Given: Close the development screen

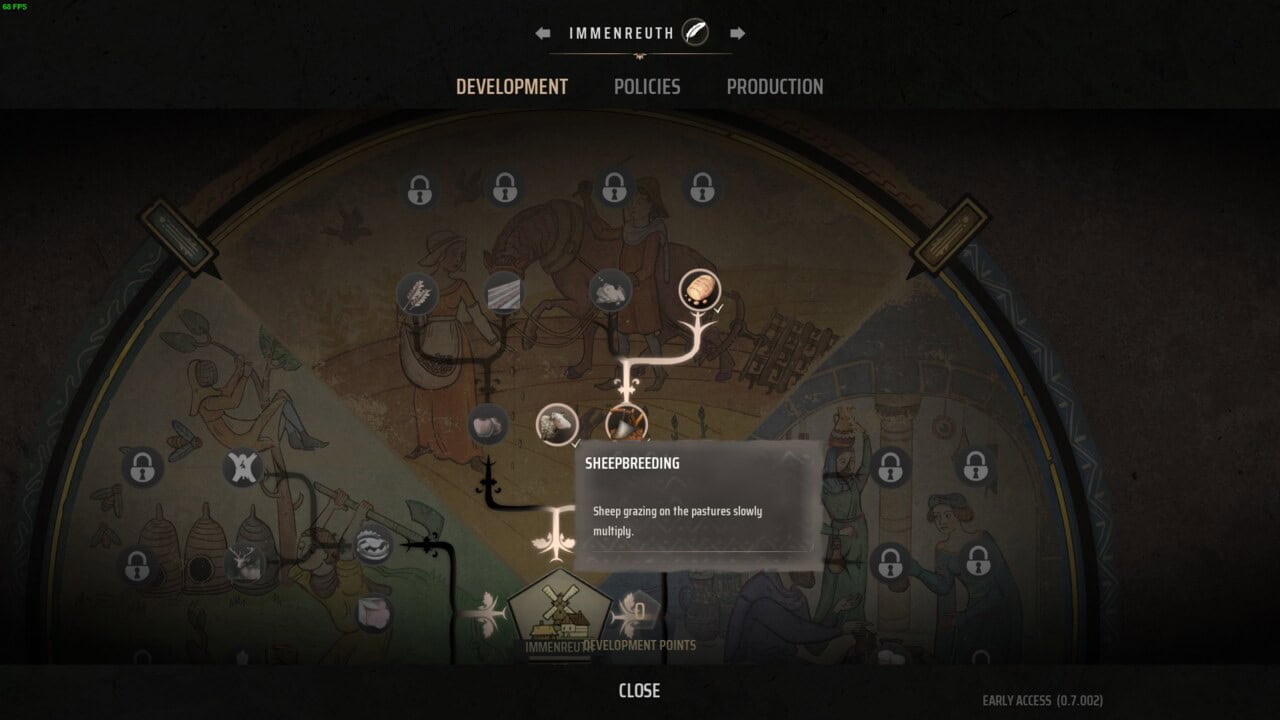Looking at the screenshot, I should [x=639, y=691].
